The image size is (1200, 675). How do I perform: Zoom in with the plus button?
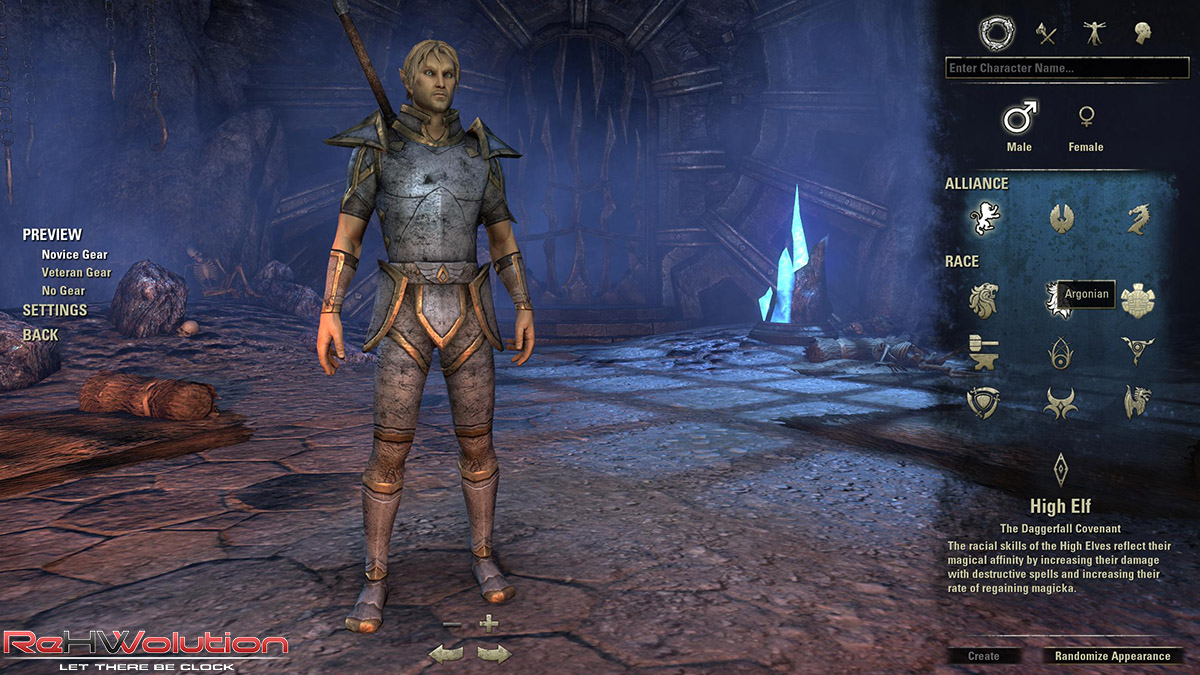488,625
